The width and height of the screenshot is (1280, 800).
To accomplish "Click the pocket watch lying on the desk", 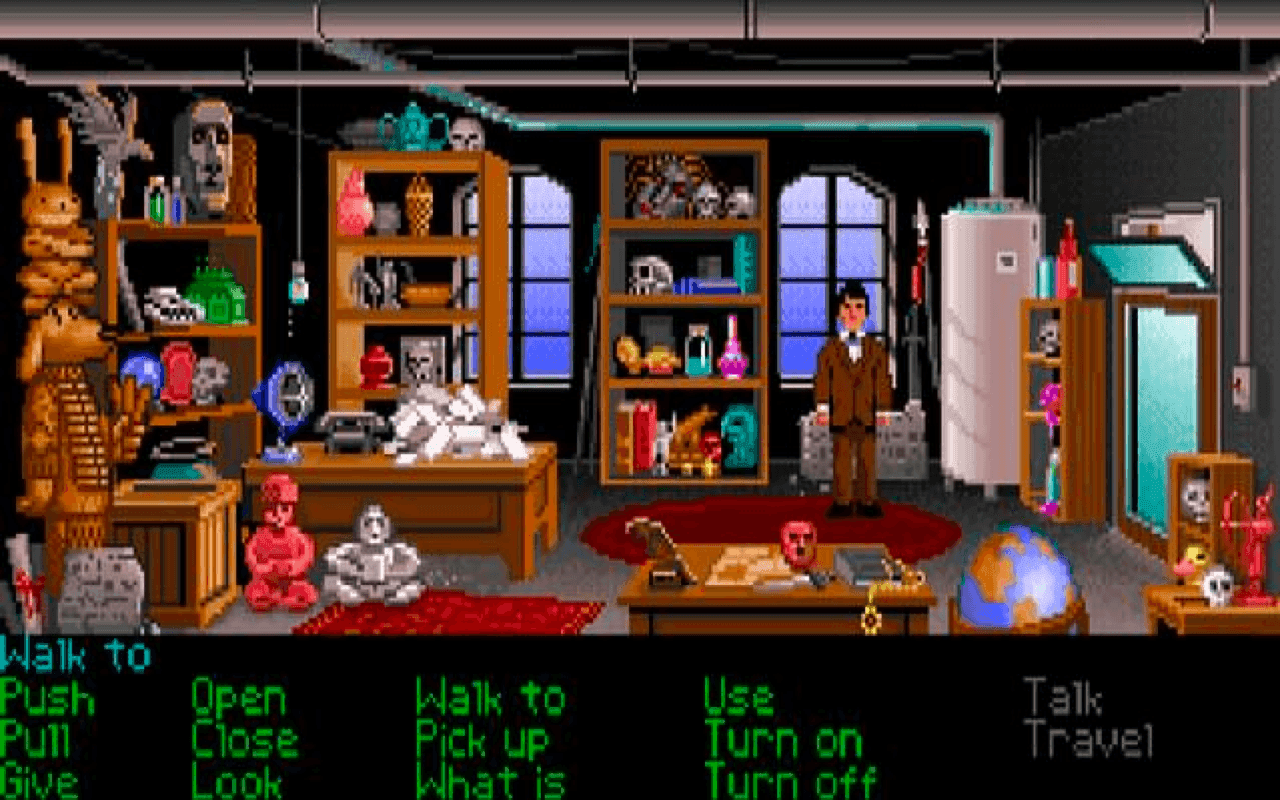I will pos(872,600).
